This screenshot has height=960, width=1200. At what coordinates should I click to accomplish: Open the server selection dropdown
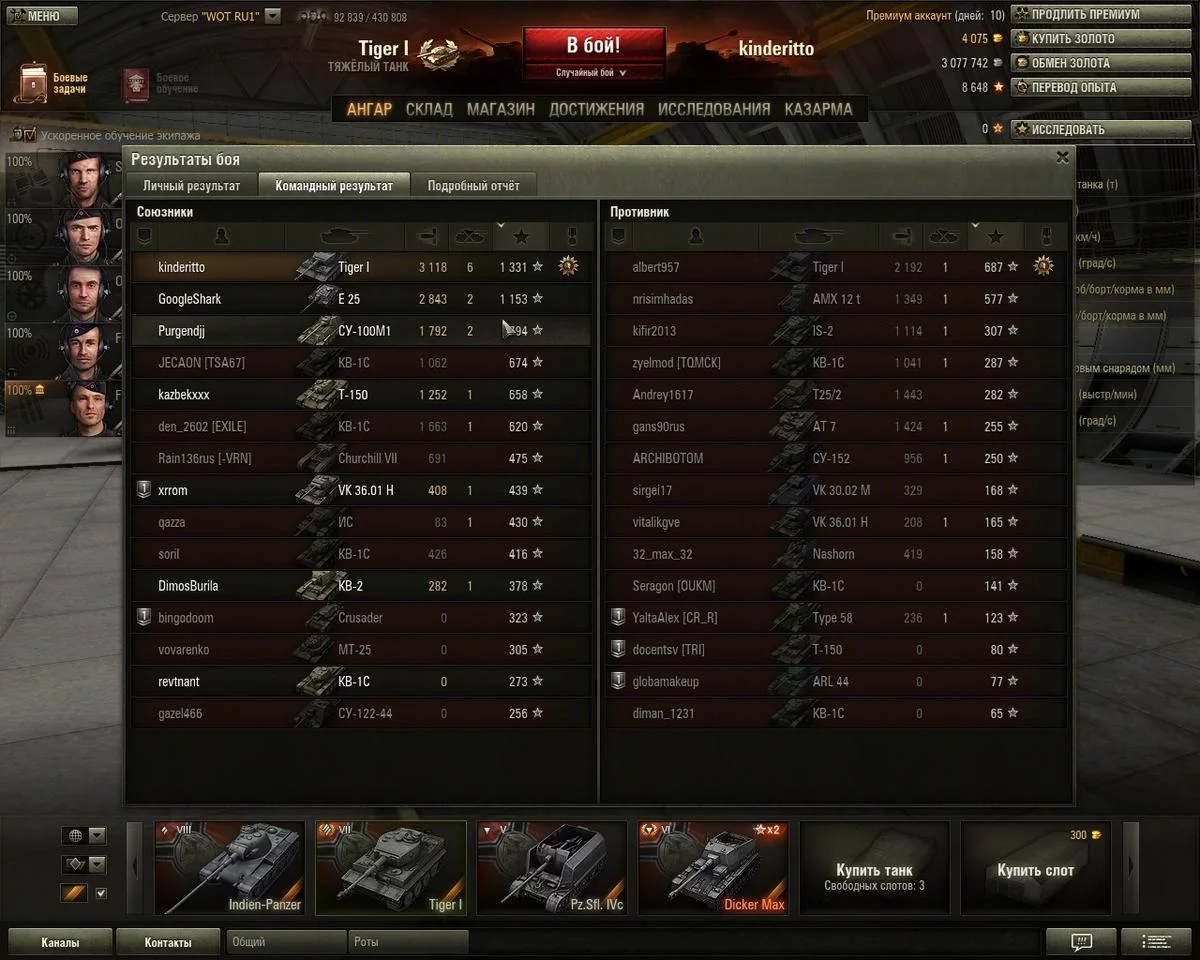click(x=273, y=17)
